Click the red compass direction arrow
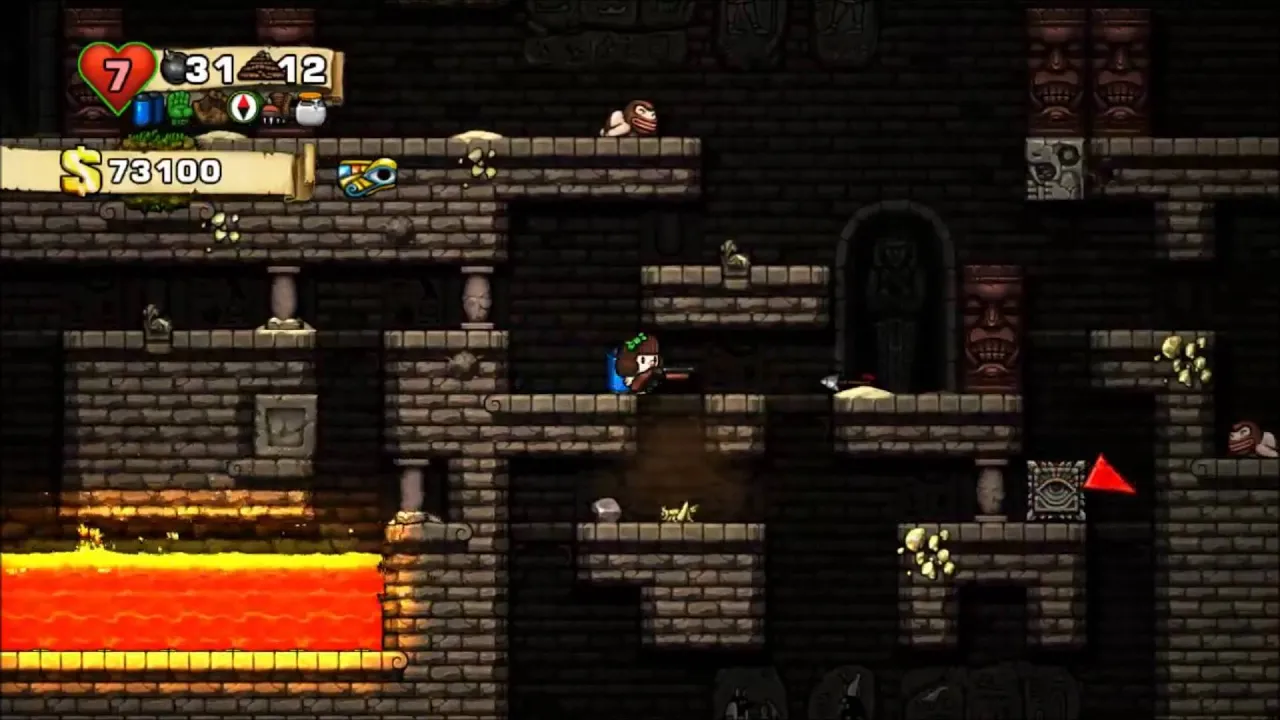The image size is (1280, 720). point(1108,476)
